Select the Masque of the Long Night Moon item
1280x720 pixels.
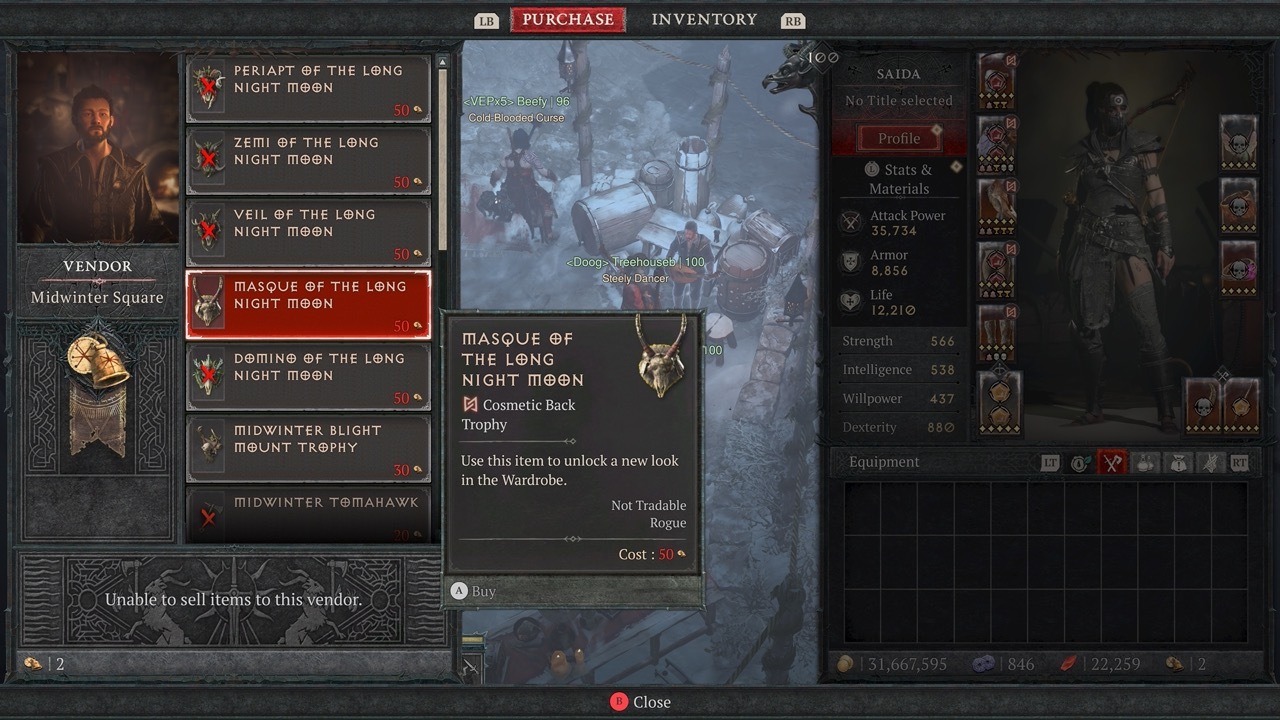click(x=308, y=304)
